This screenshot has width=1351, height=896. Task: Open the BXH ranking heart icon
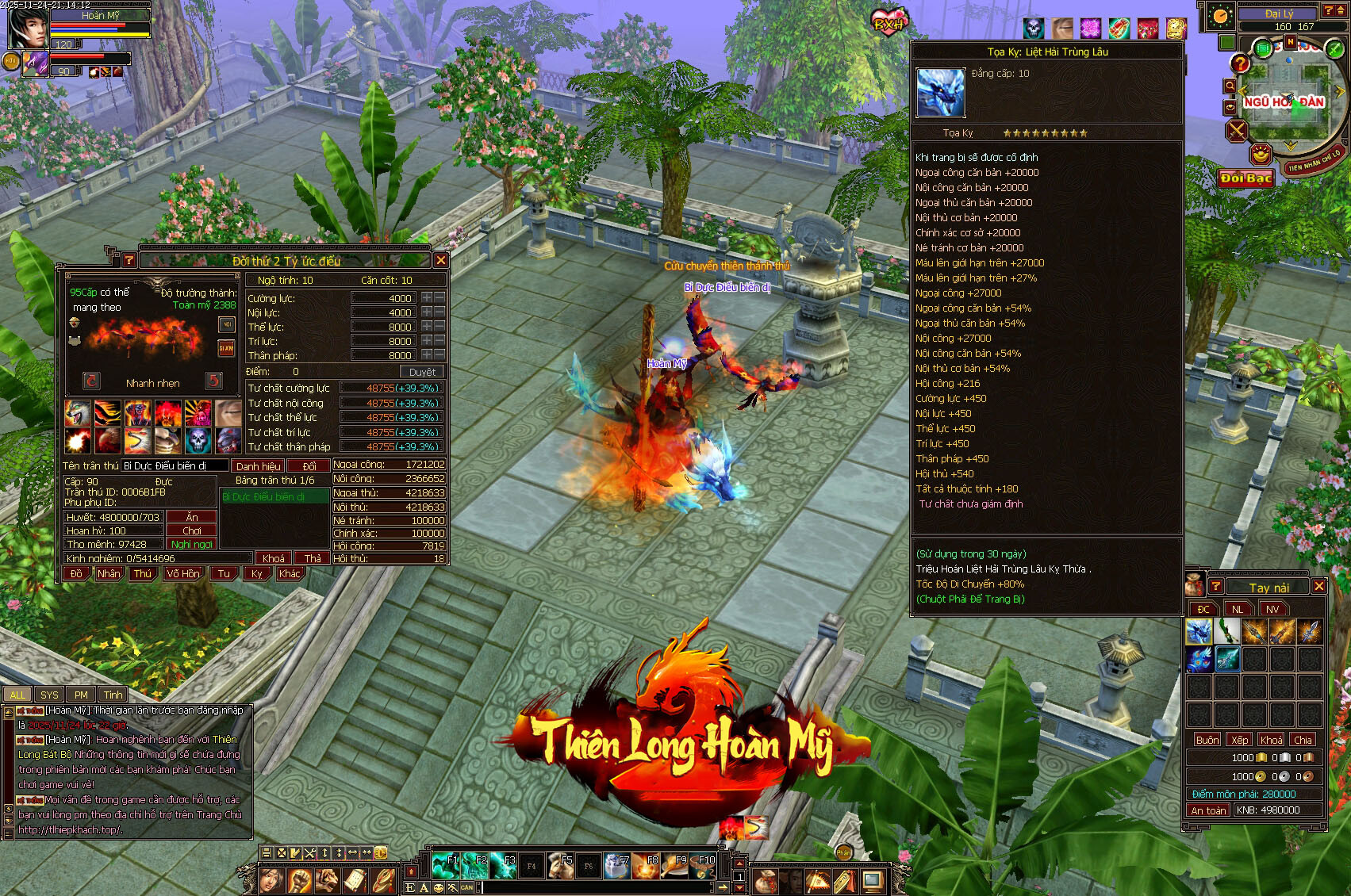click(x=889, y=21)
